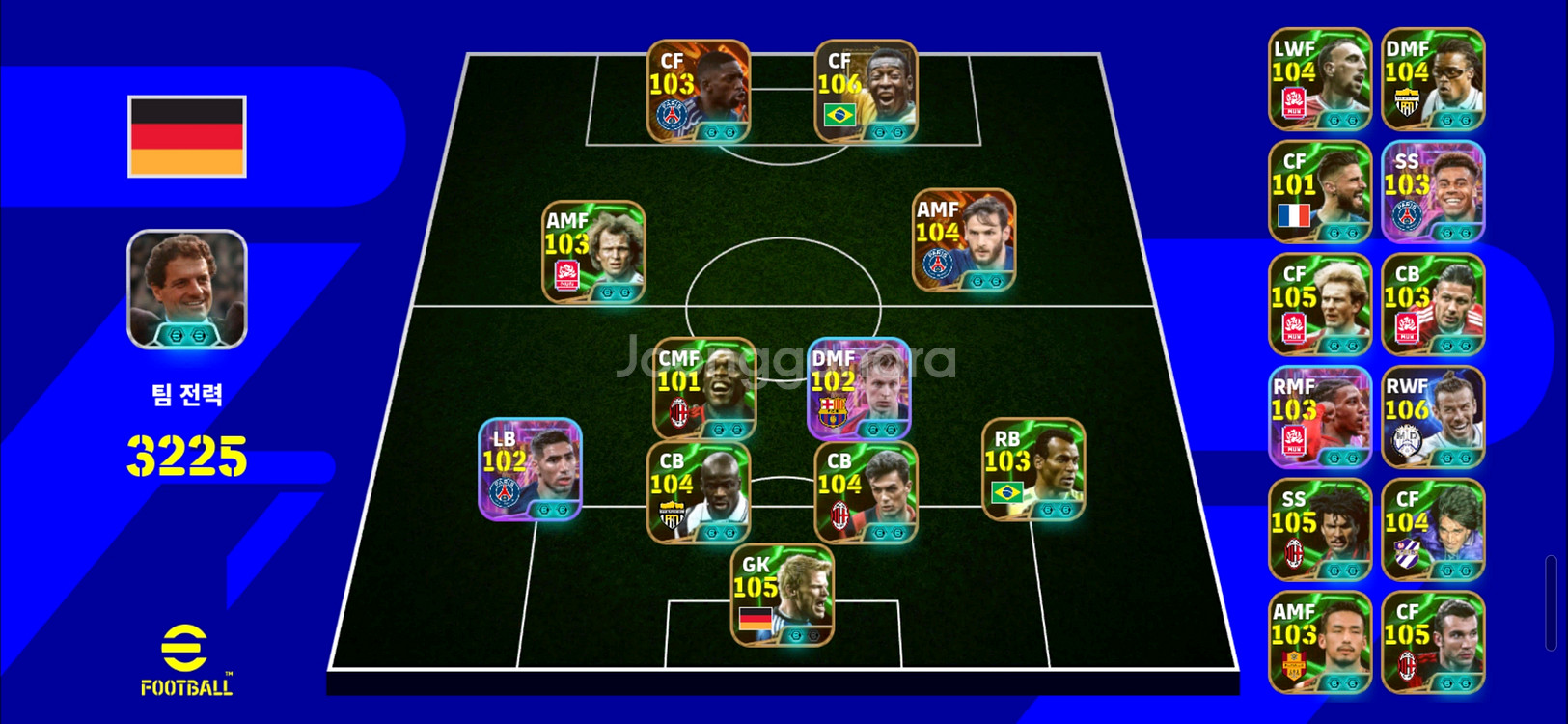1568x724 pixels.
Task: Select the 104 LWF substitute card
Action: 1319,79
